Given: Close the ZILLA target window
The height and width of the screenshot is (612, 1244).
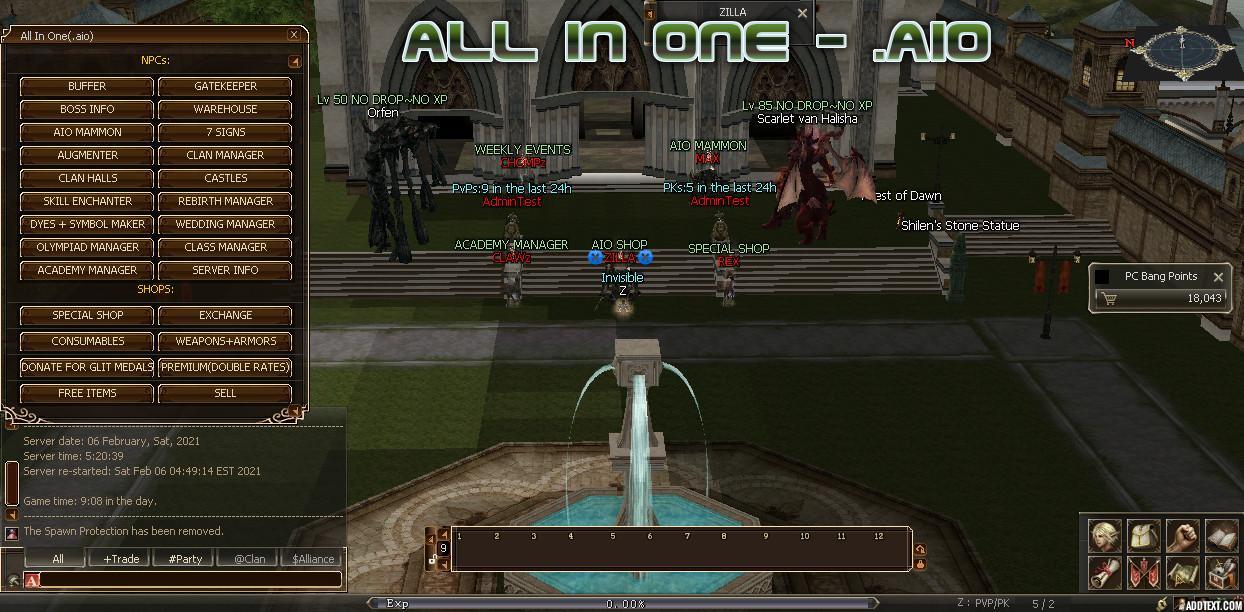Looking at the screenshot, I should pyautogui.click(x=802, y=13).
